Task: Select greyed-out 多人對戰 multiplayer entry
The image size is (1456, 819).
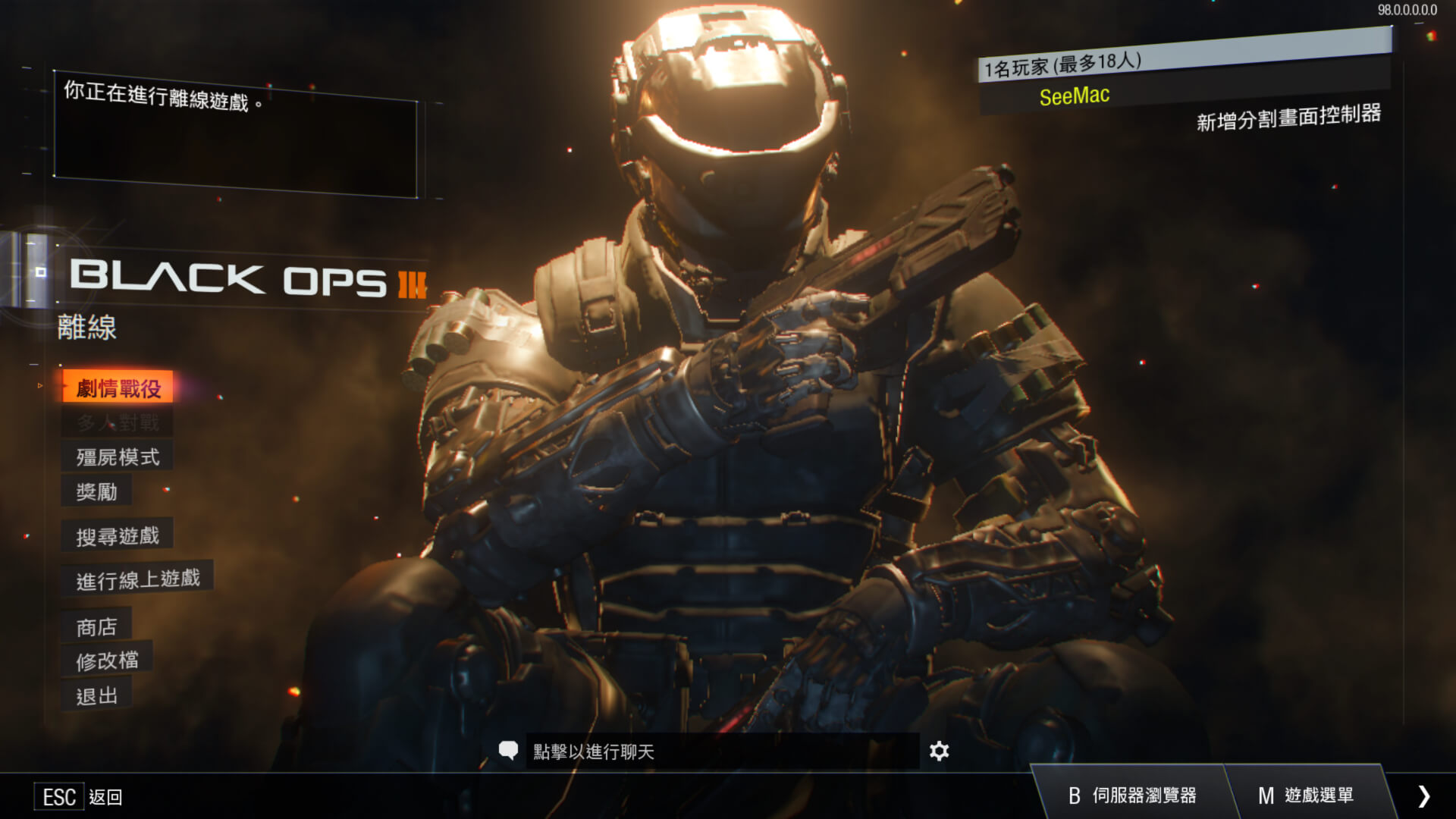Action: 118,422
